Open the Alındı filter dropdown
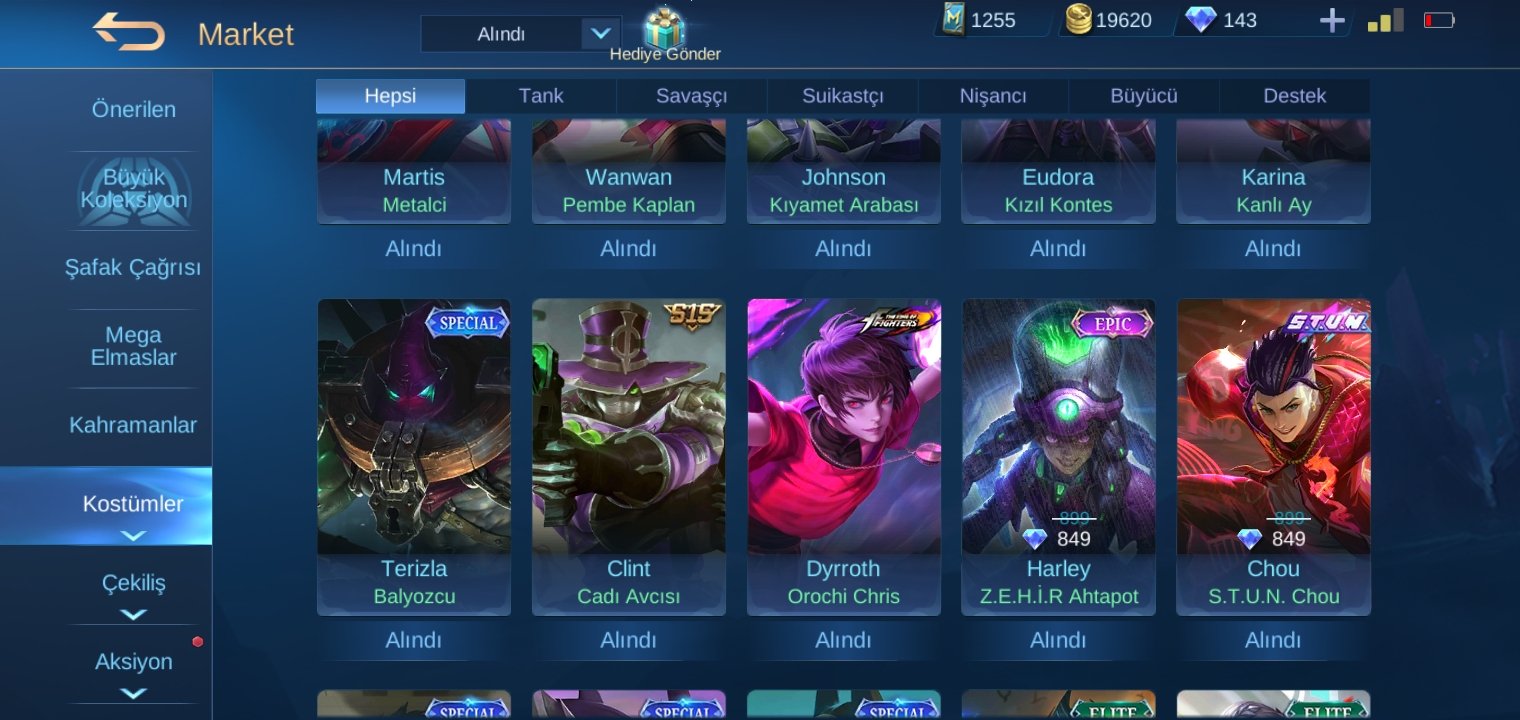The image size is (1520, 720). (x=520, y=32)
